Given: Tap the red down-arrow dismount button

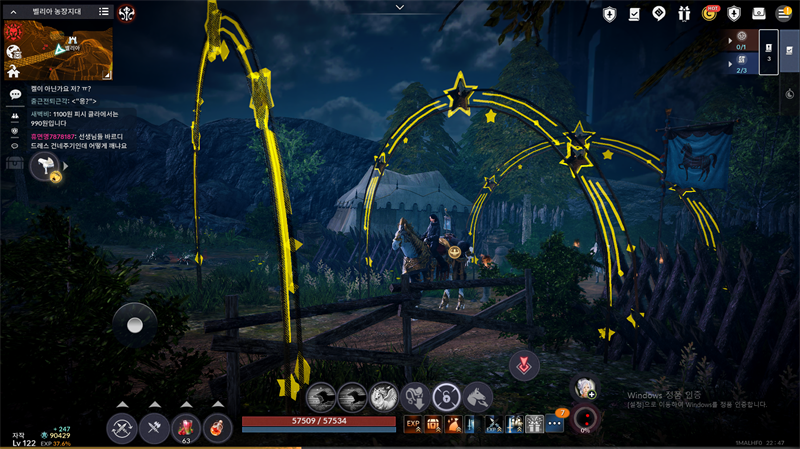Looking at the screenshot, I should pyautogui.click(x=522, y=365).
